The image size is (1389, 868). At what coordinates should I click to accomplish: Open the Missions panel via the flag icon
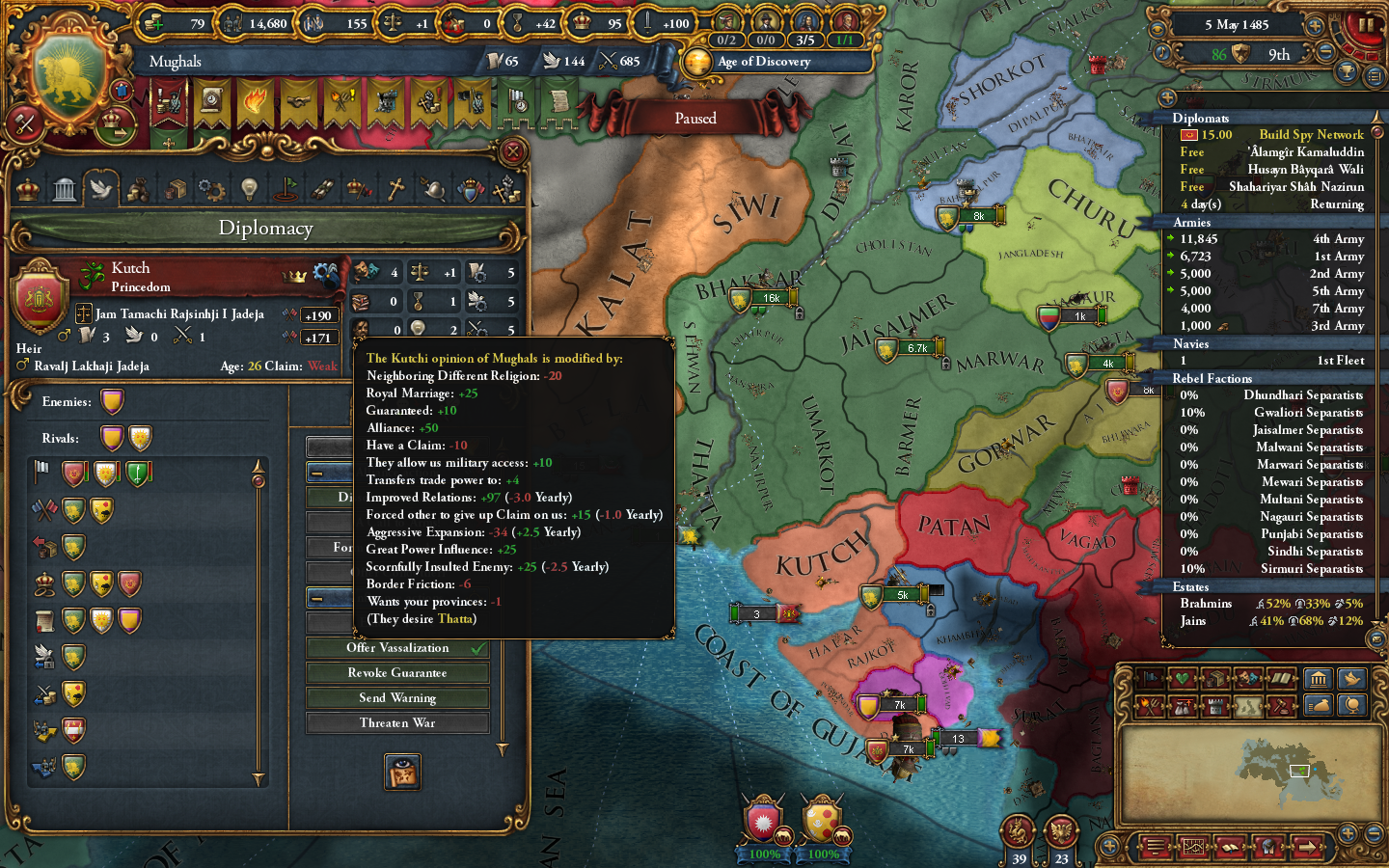click(x=286, y=188)
